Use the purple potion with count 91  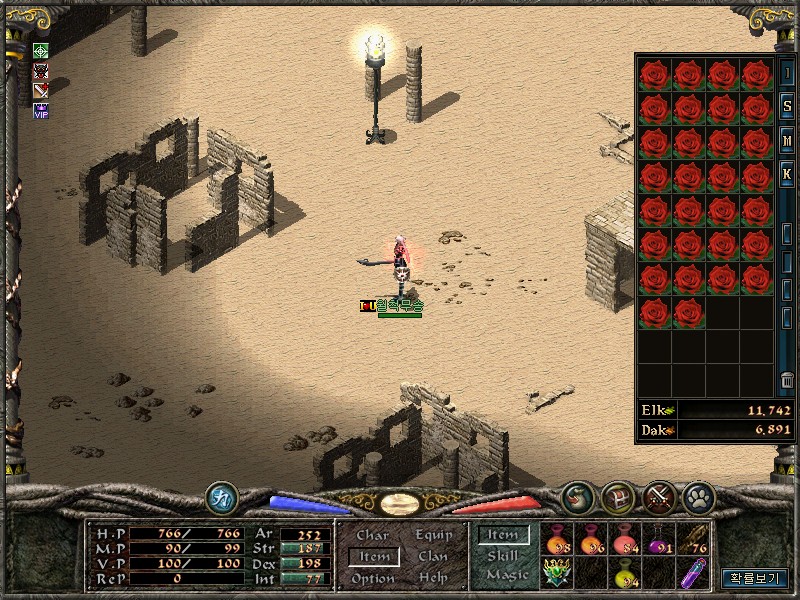(x=660, y=541)
